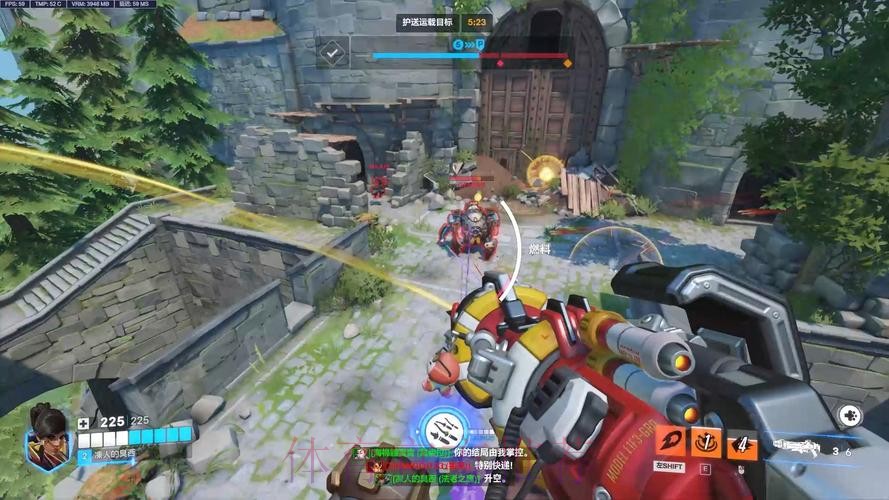The height and width of the screenshot is (500, 889).
Task: Activate the flame dash ability icon
Action: [670, 441]
